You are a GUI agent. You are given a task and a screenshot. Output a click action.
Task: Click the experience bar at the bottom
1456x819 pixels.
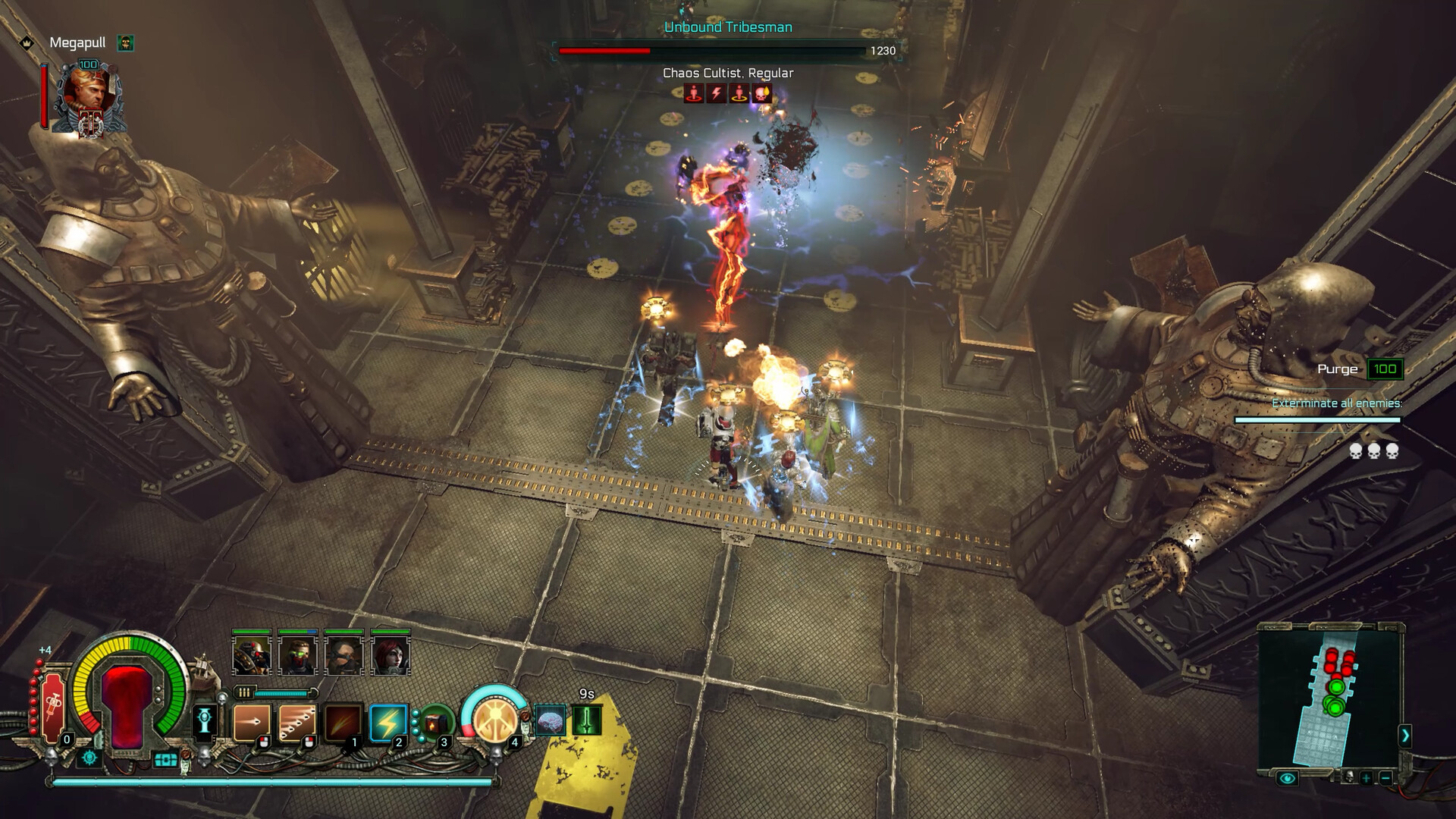click(x=268, y=782)
